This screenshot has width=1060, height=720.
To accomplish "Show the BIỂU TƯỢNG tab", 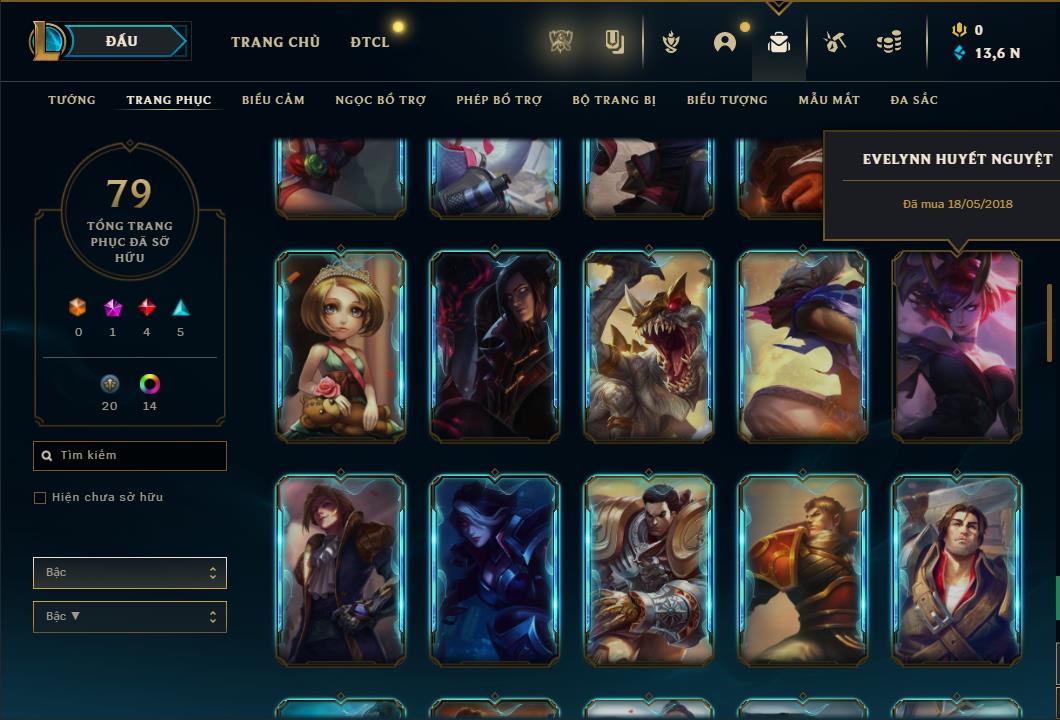I will click(x=727, y=100).
